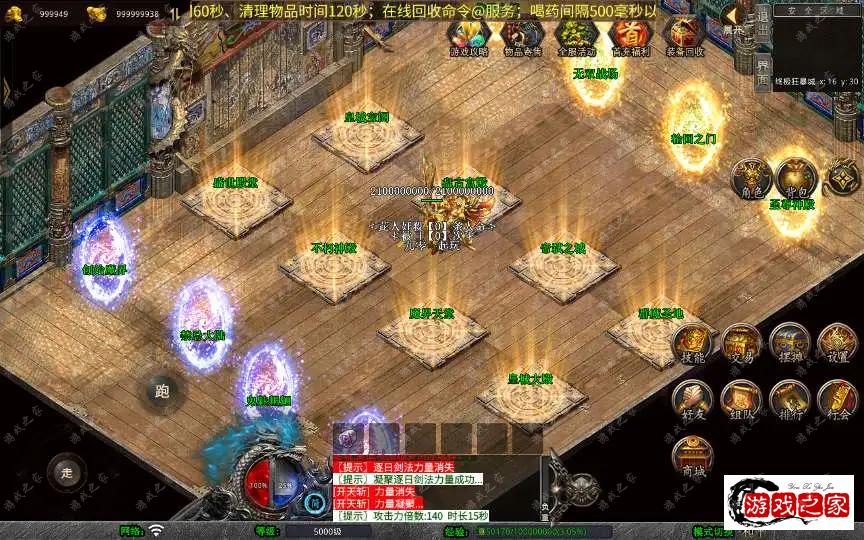
Task: Open the 好友 friends list
Action: 693,398
